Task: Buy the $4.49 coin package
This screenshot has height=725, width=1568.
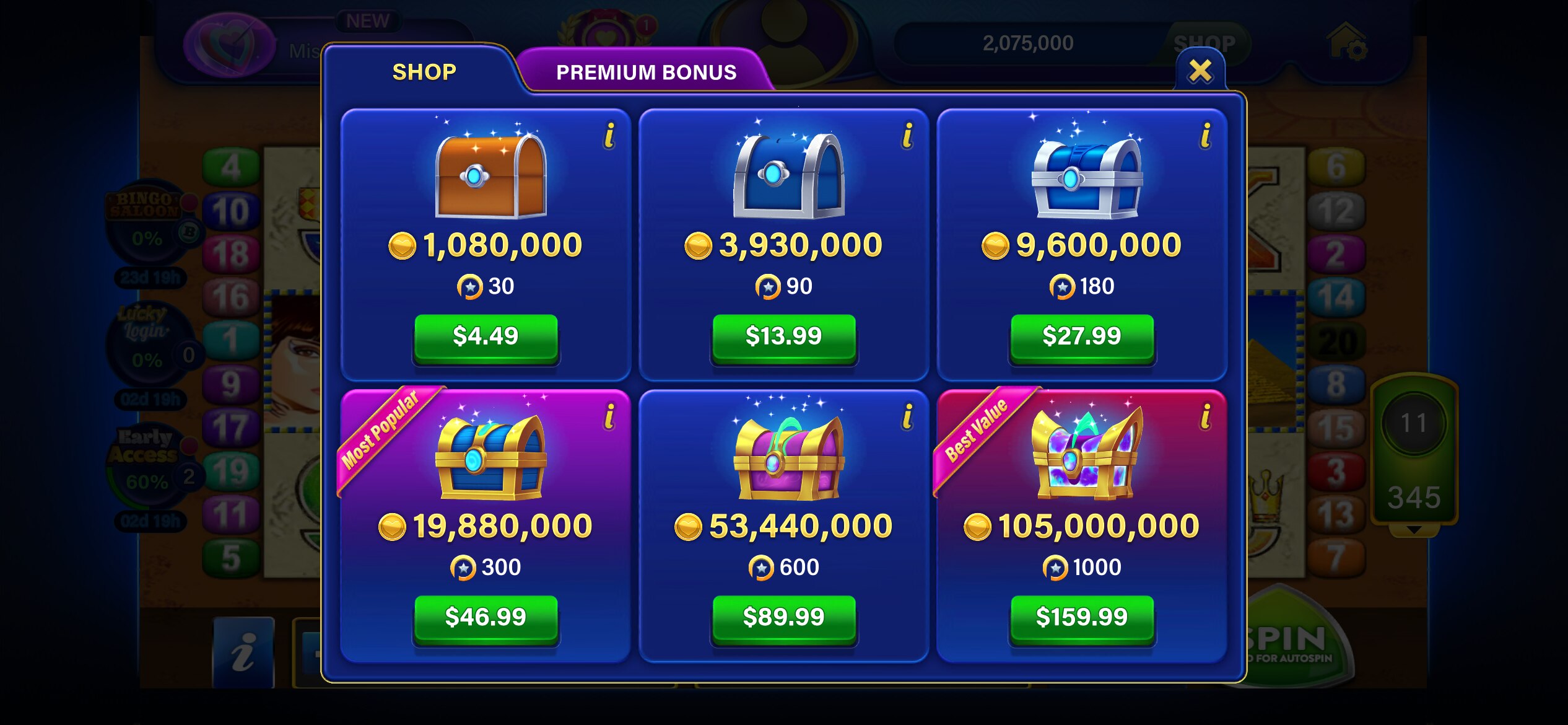Action: (487, 335)
